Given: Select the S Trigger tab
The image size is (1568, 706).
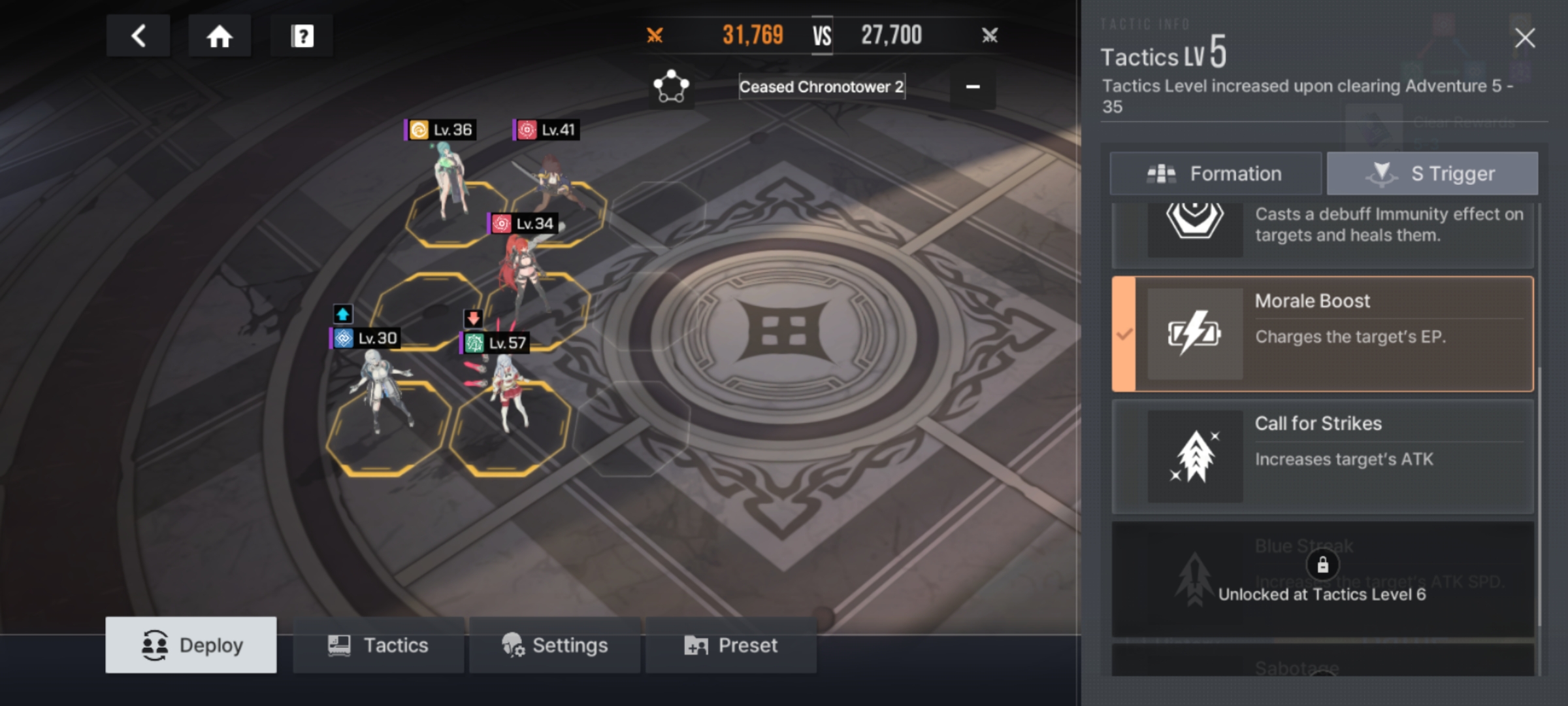Looking at the screenshot, I should pos(1432,174).
